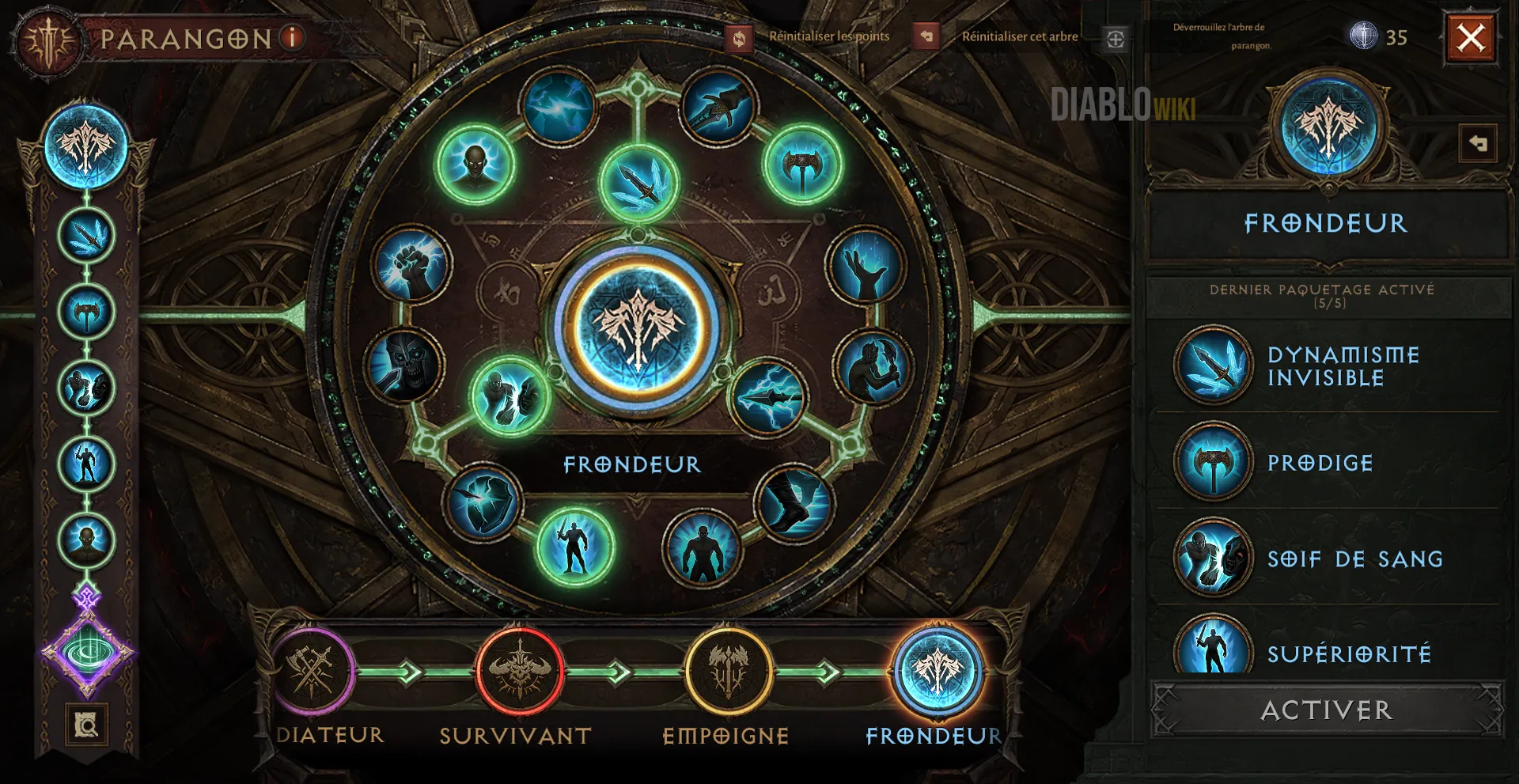Close the Paragon screen
Viewport: 1519px width, 784px height.
1471,38
